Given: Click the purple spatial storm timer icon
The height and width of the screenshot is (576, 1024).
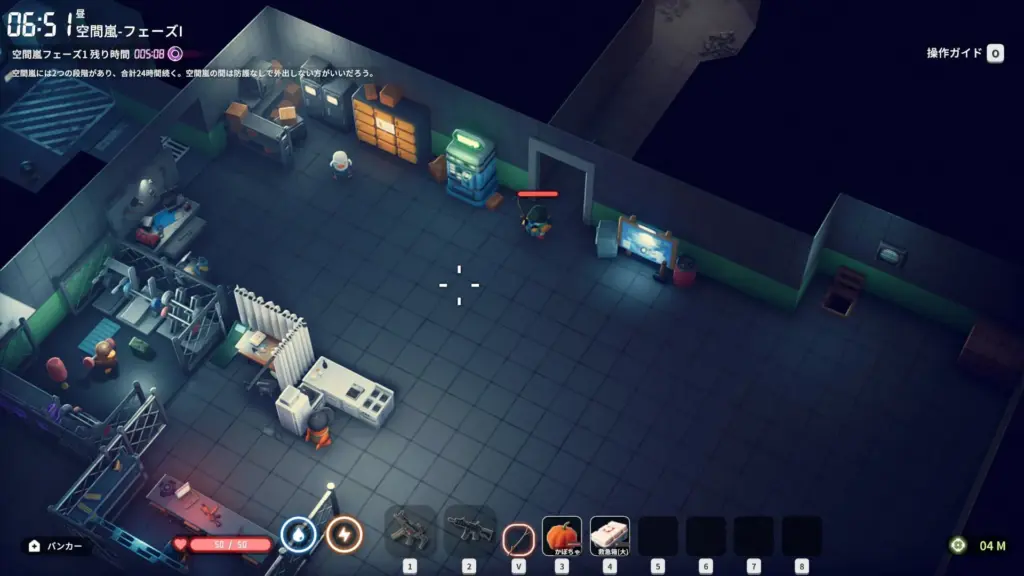Looking at the screenshot, I should (175, 54).
